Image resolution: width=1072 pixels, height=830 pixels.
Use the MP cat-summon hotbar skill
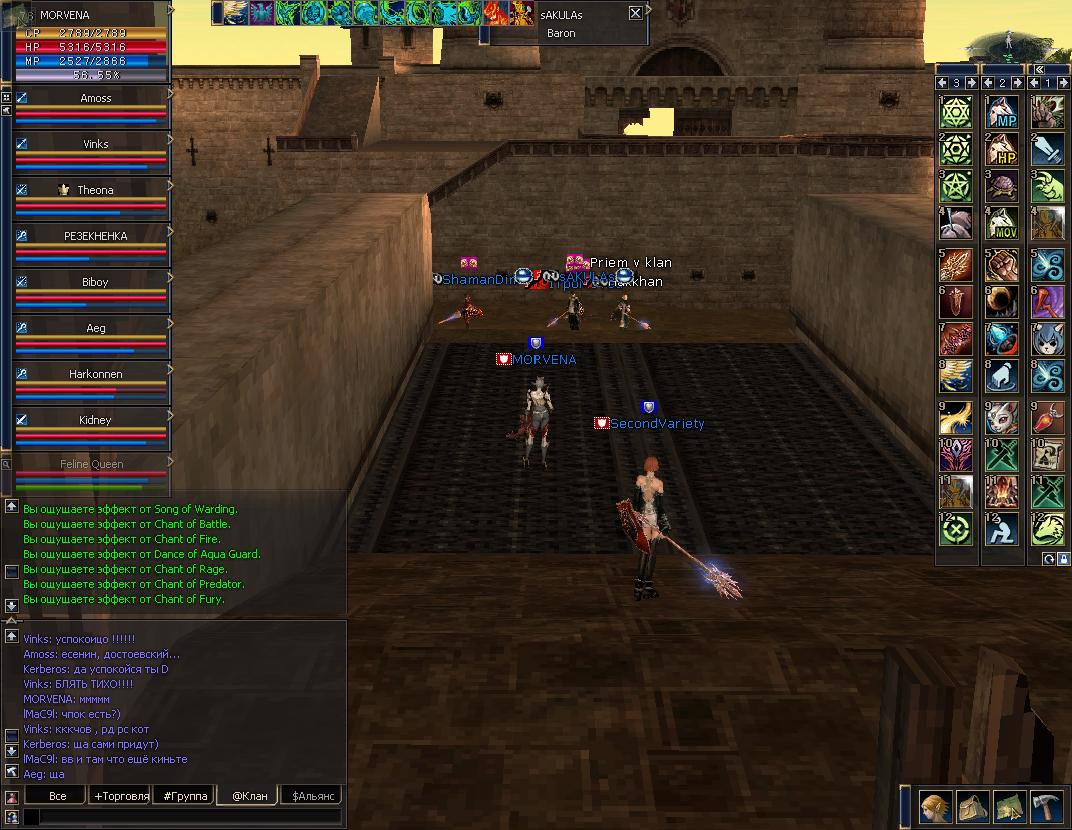(1002, 110)
